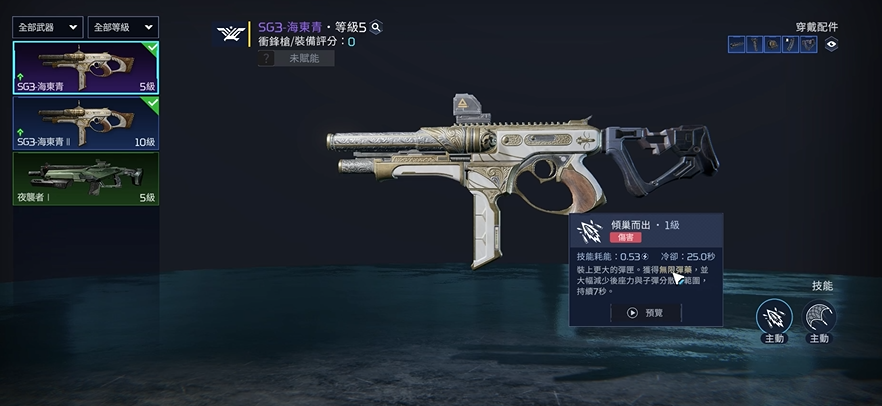Open the 全部等級 level filter dropdown
This screenshot has width=882, height=406.
tap(122, 27)
